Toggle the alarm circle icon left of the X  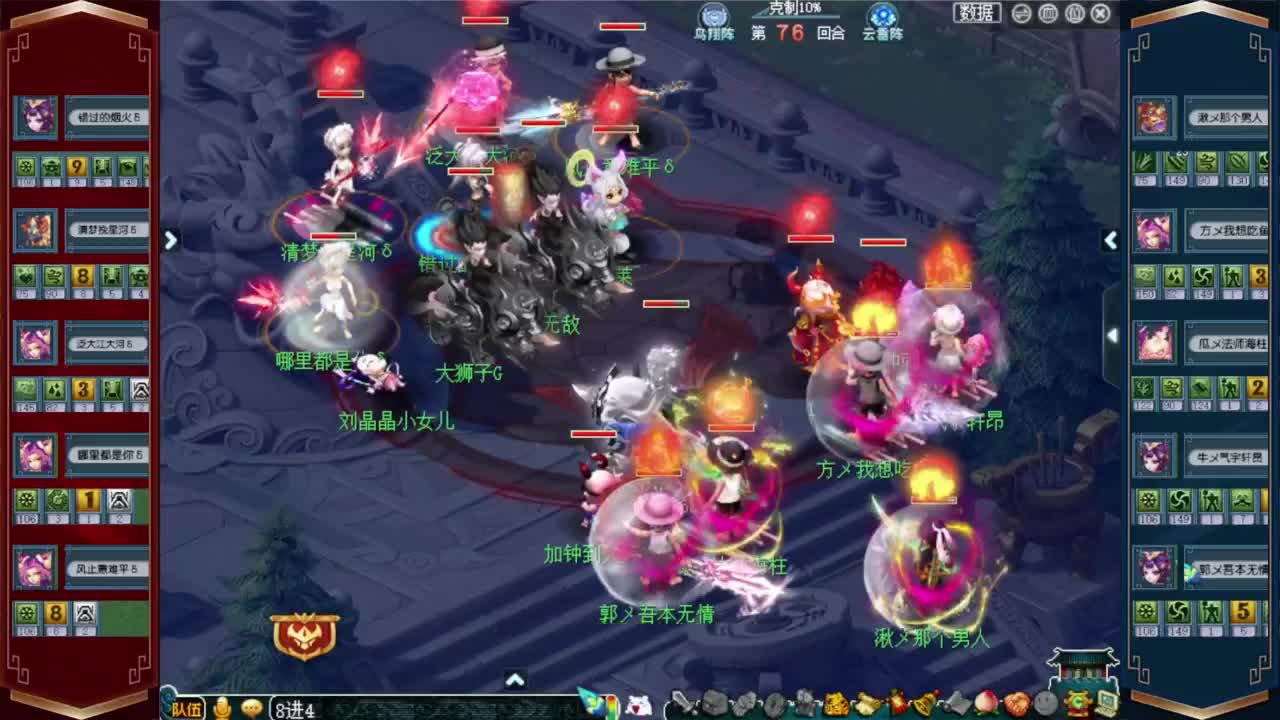[1074, 13]
